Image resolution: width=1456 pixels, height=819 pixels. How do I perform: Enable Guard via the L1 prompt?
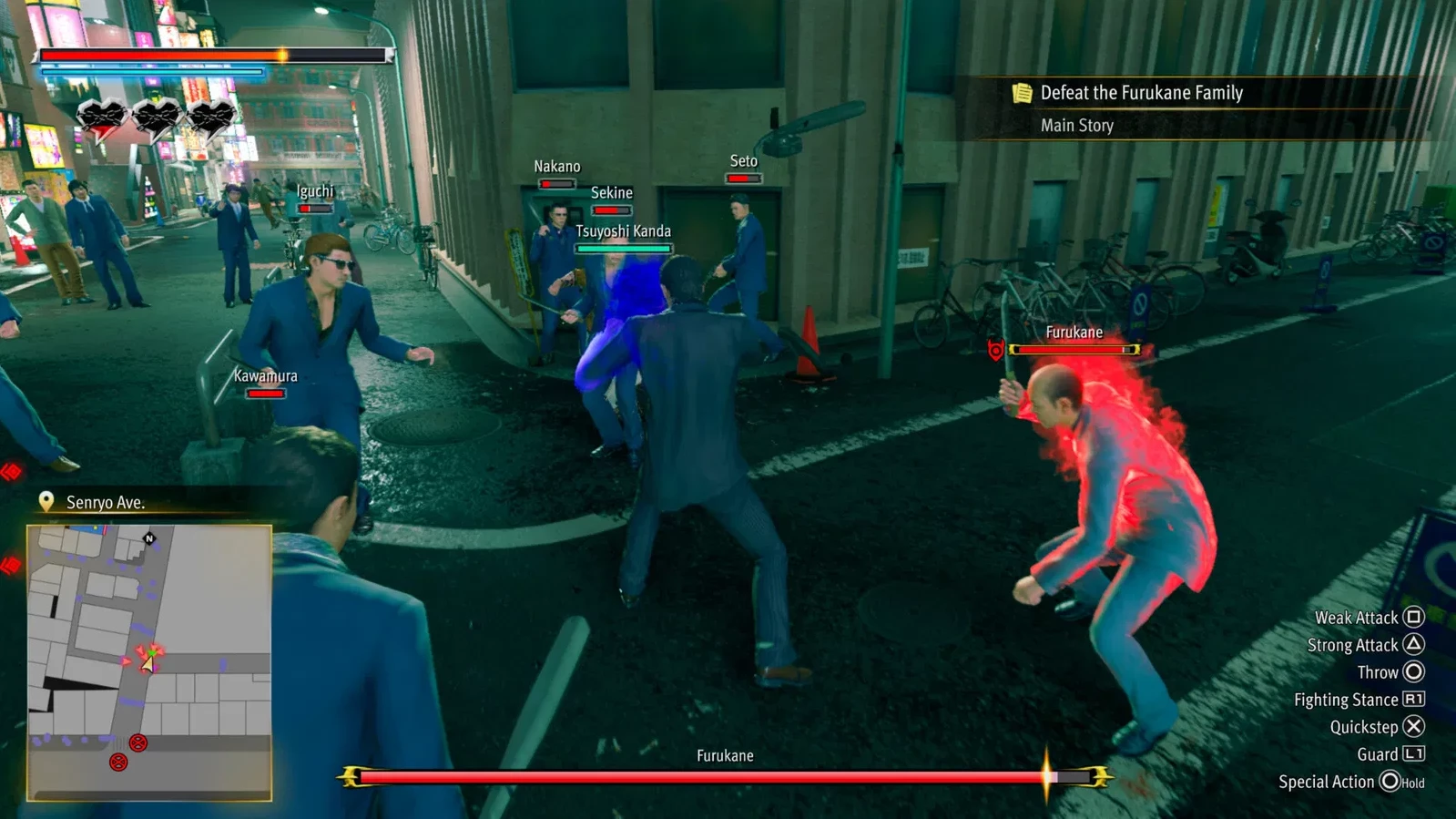click(1412, 754)
